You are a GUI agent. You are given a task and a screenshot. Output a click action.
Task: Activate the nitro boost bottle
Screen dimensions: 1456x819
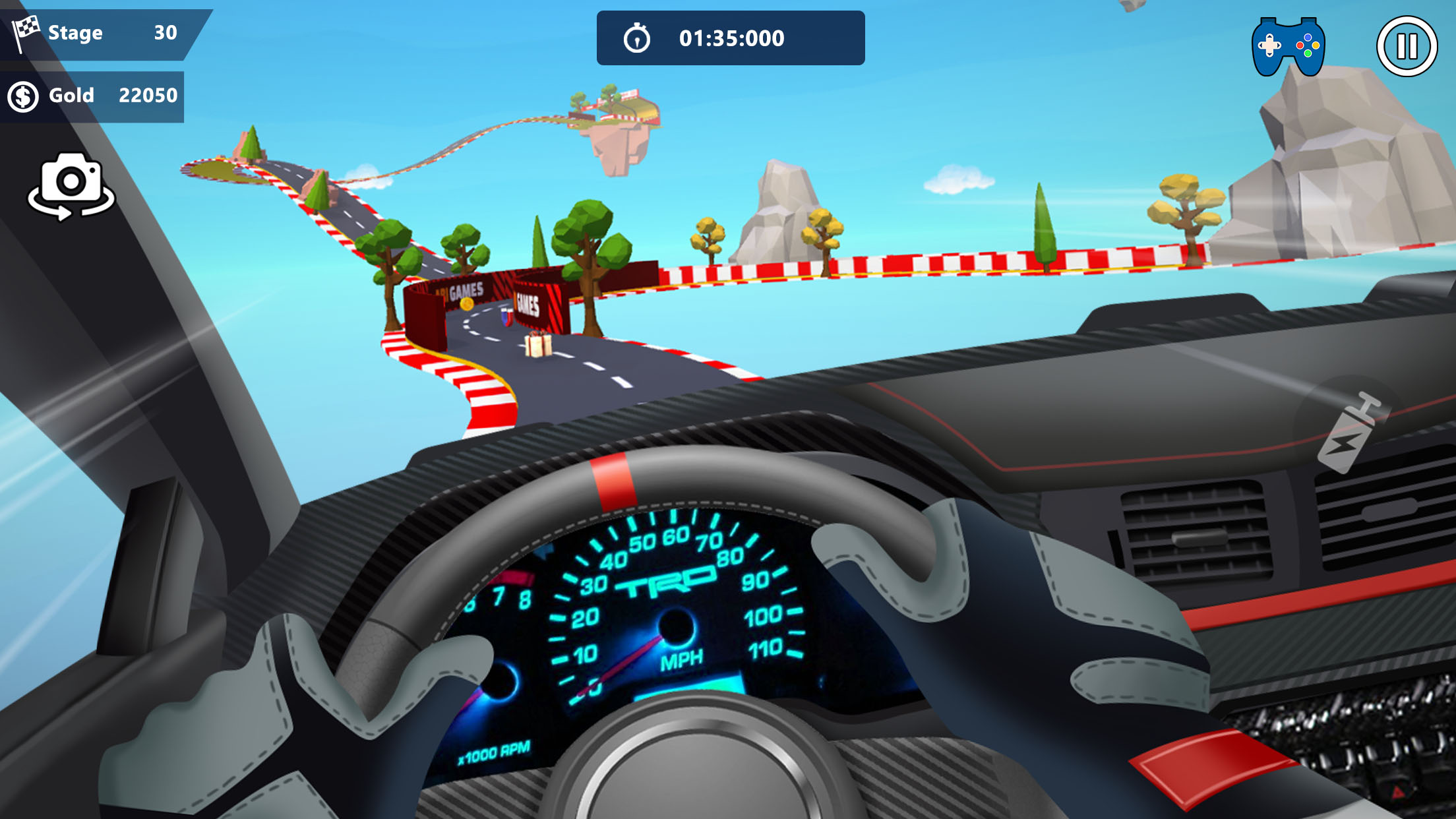[1352, 432]
